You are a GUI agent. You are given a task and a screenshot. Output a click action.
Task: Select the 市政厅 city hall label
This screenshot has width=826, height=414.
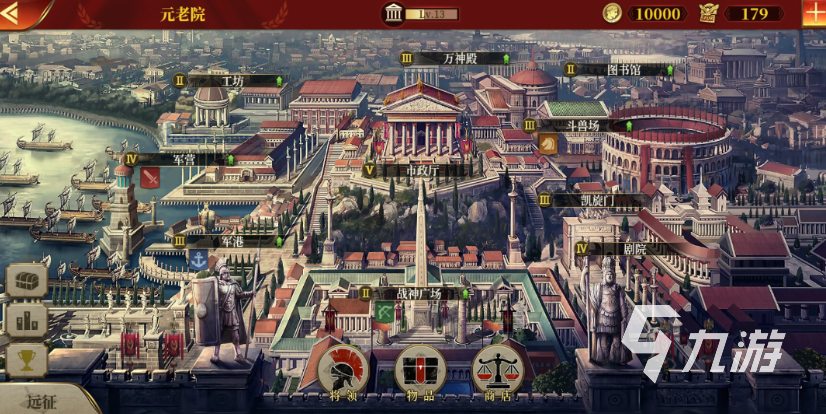point(420,170)
